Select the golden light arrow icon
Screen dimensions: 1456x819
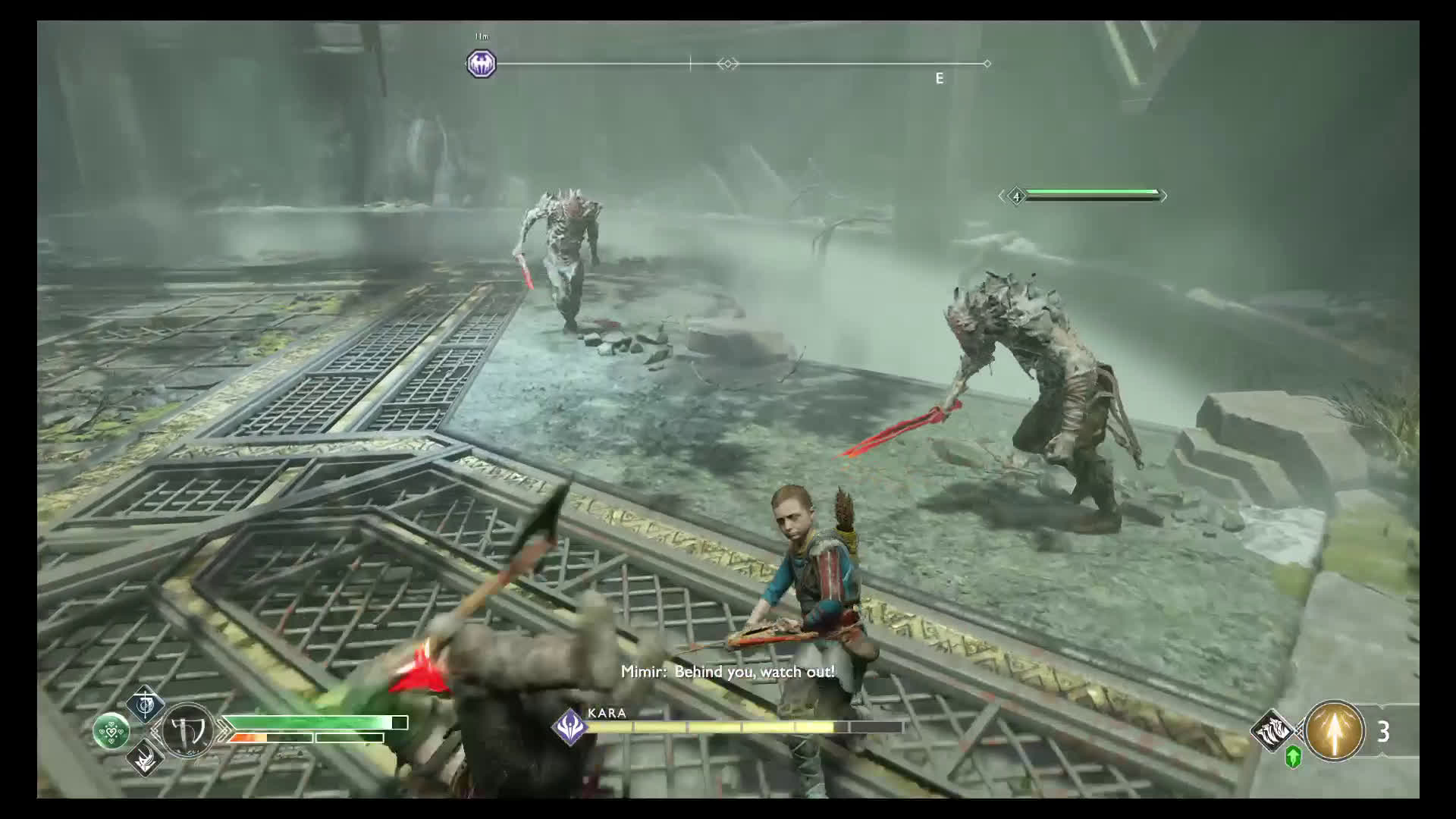tap(1334, 731)
